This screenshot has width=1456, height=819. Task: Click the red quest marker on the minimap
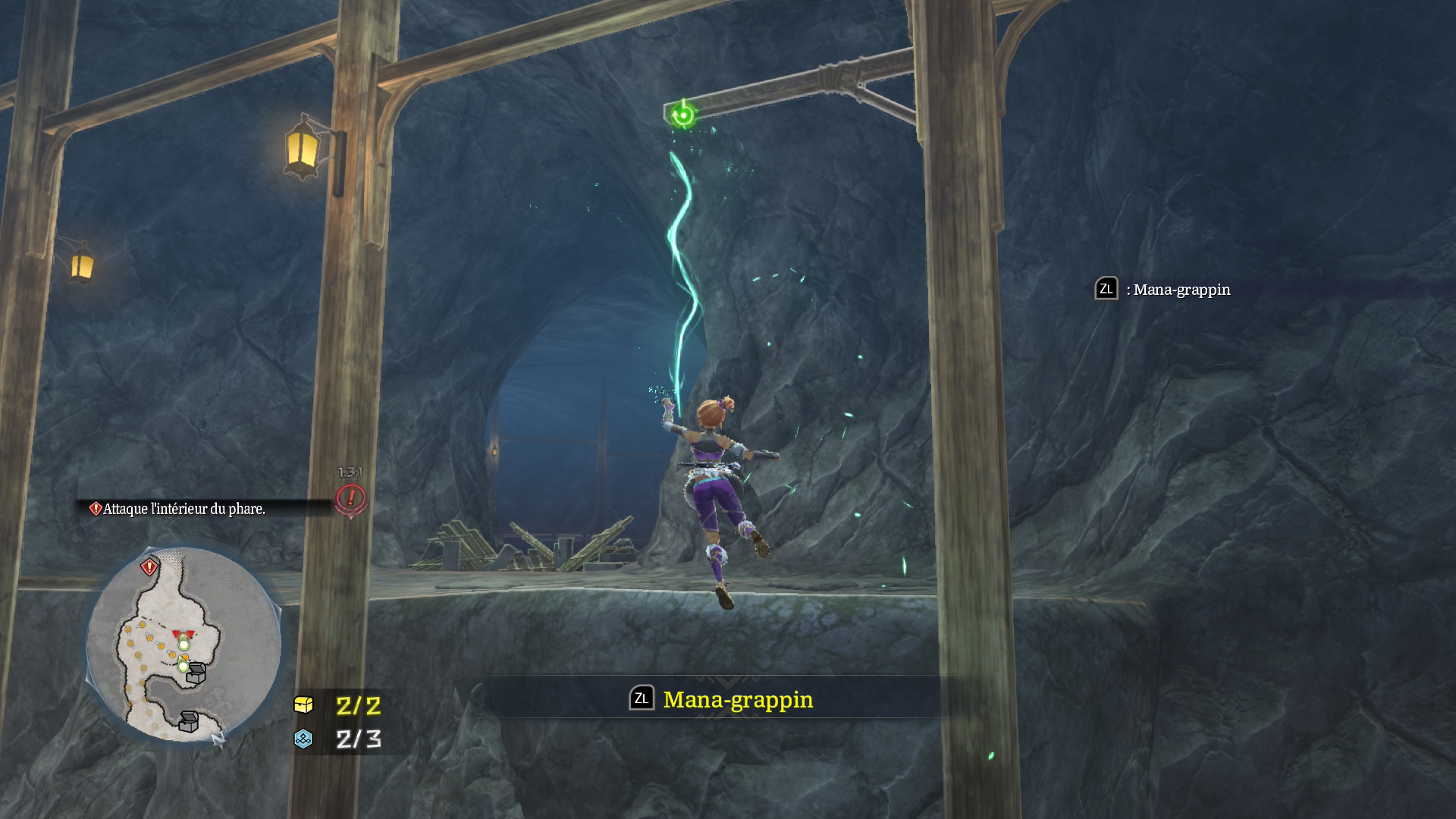click(x=149, y=566)
